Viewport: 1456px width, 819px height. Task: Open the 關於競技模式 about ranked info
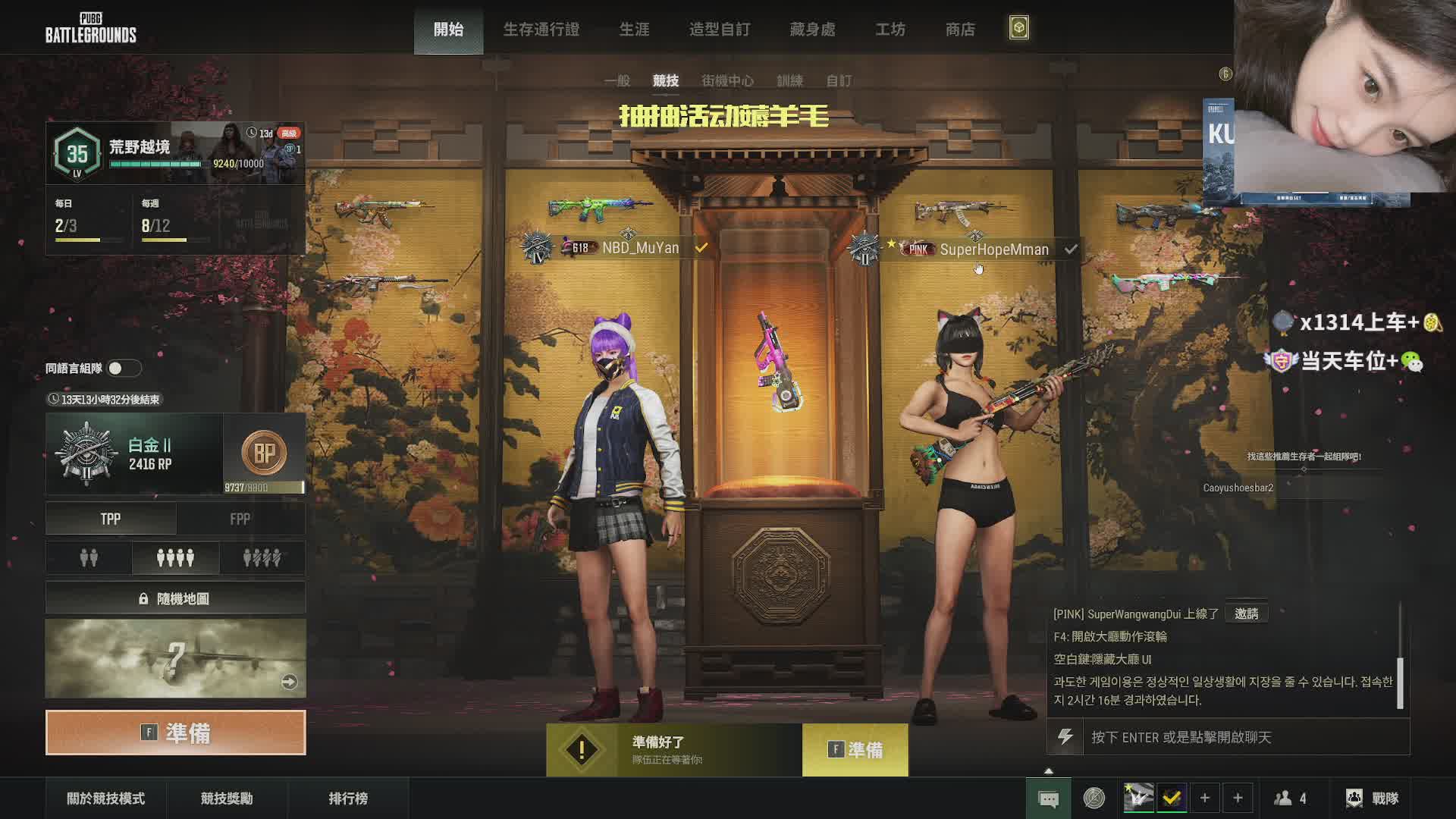point(105,799)
